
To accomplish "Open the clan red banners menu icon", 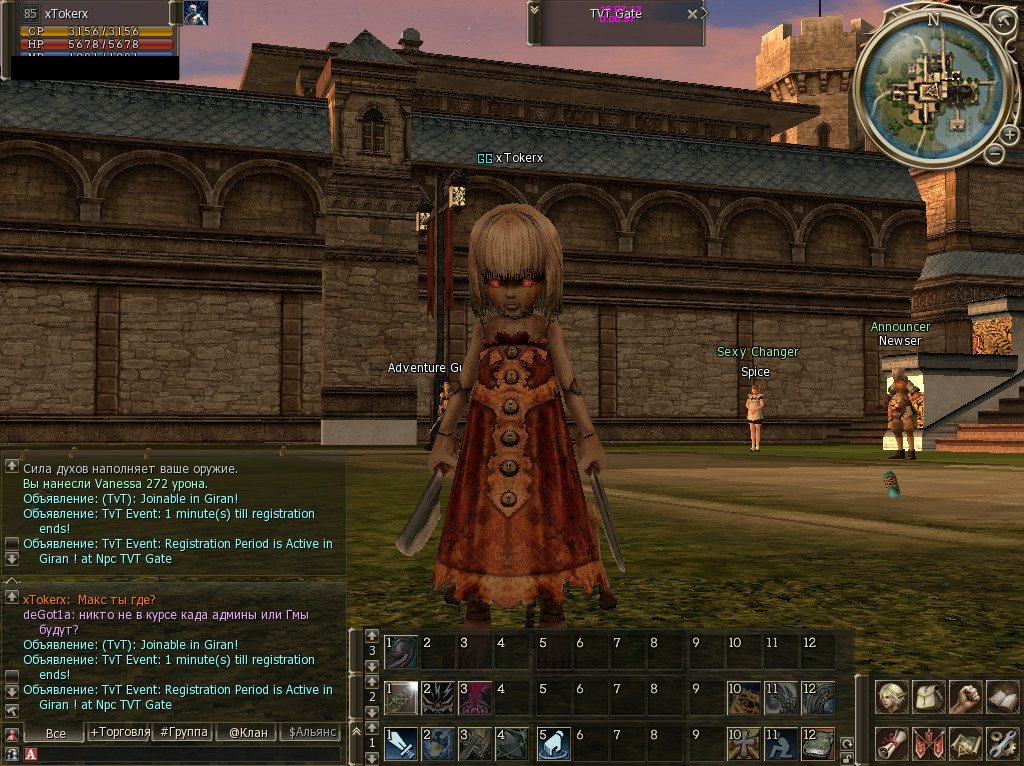I will click(929, 743).
